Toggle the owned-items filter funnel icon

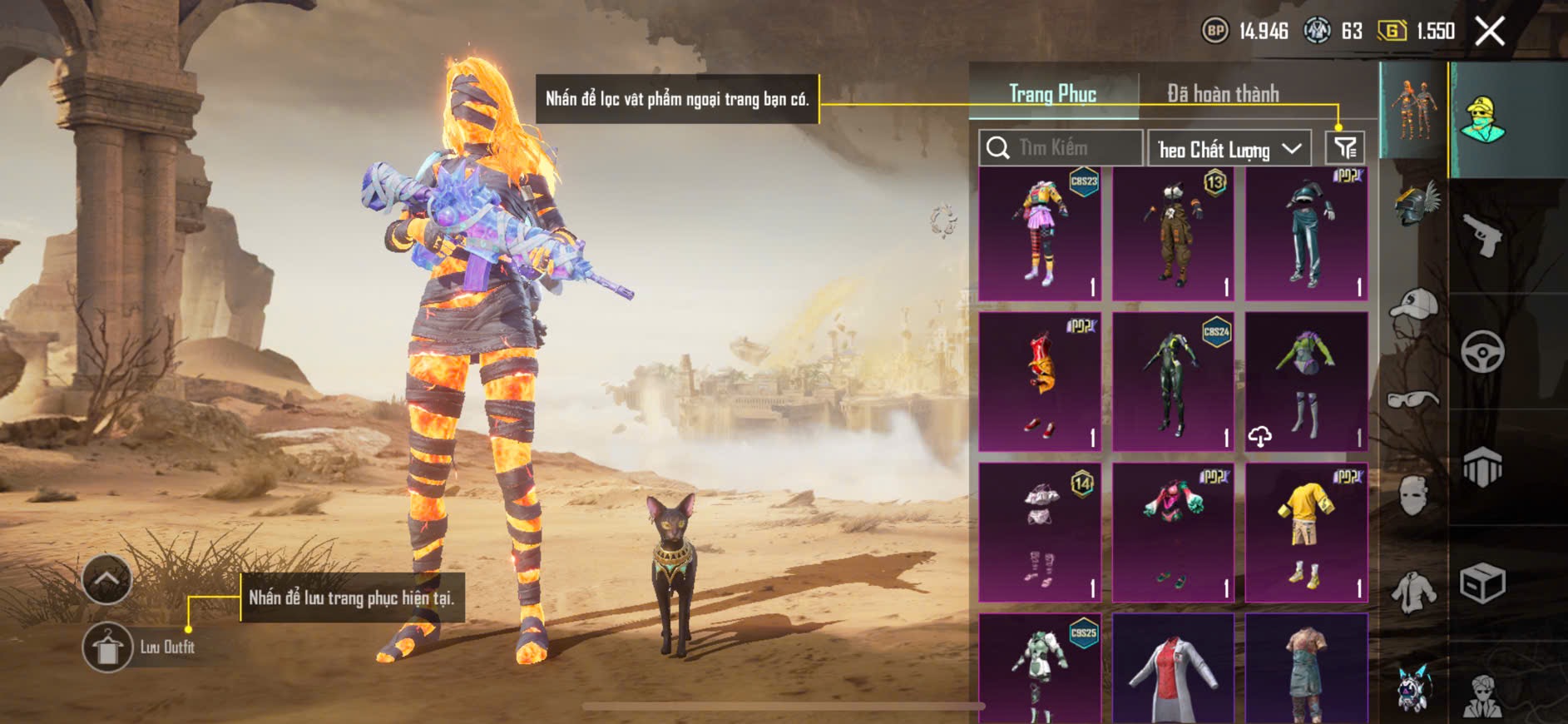[x=1344, y=148]
